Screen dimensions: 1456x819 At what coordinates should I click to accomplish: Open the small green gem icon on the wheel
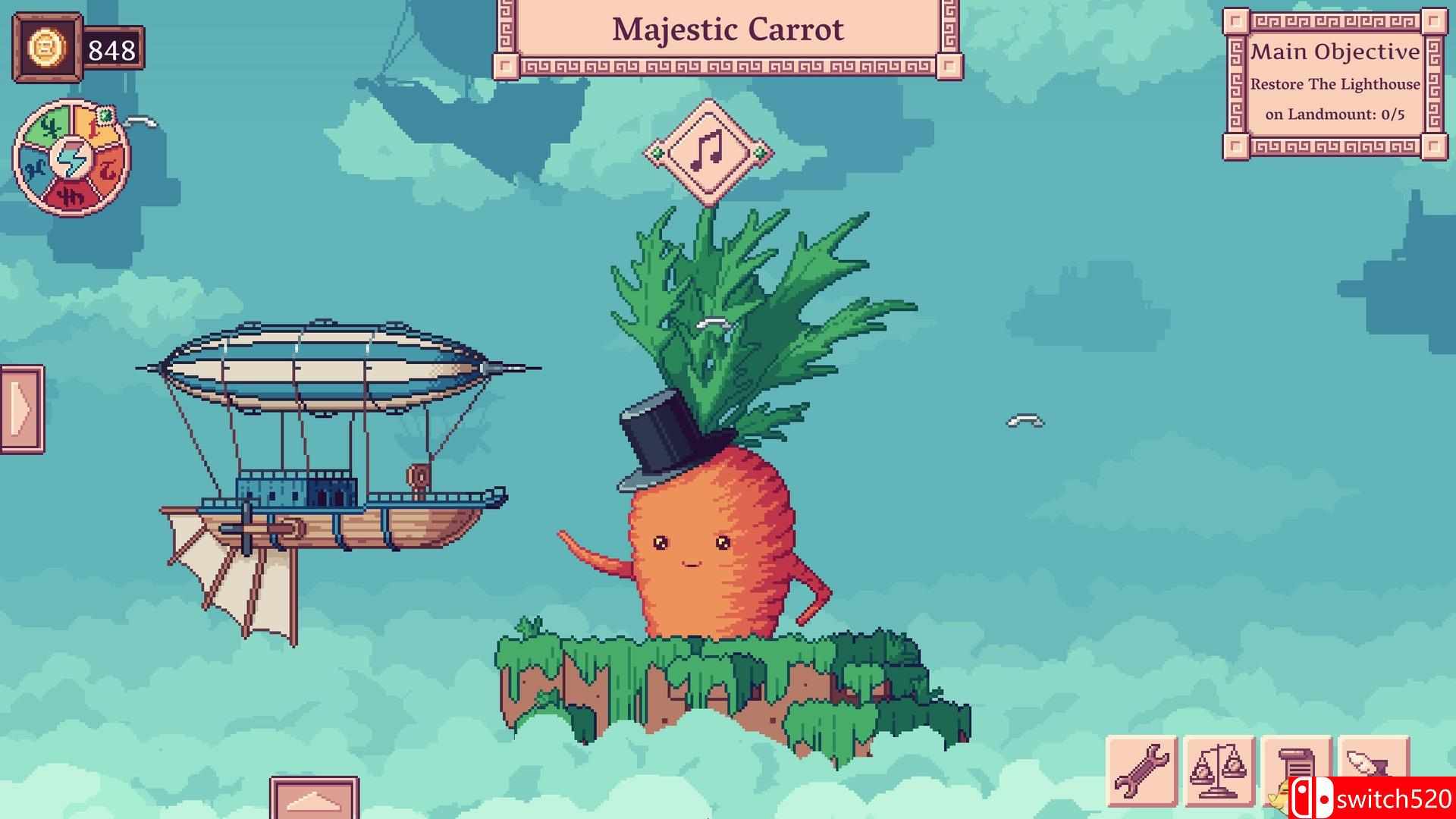coord(105,116)
